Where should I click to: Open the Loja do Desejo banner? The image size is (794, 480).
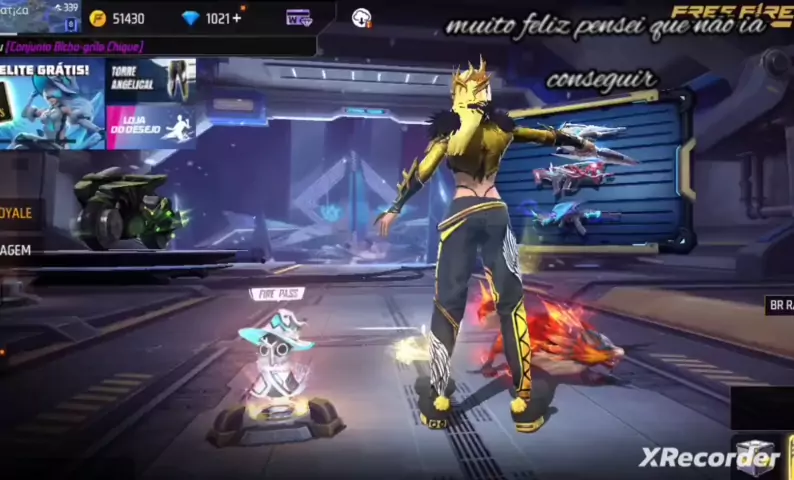[151, 127]
